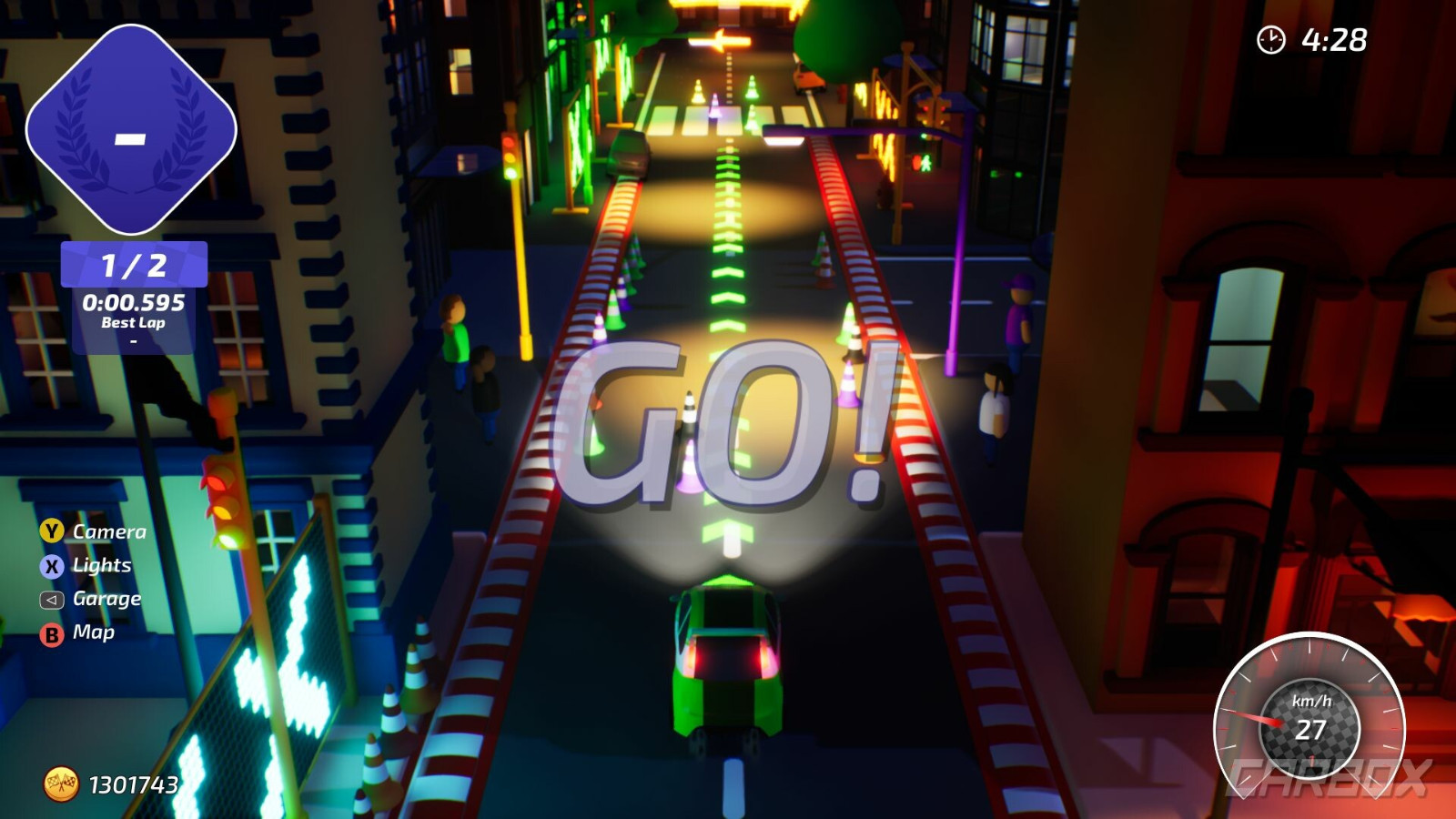Click the 1/2 lap counter
Screen dimensions: 1456x819
point(133,264)
